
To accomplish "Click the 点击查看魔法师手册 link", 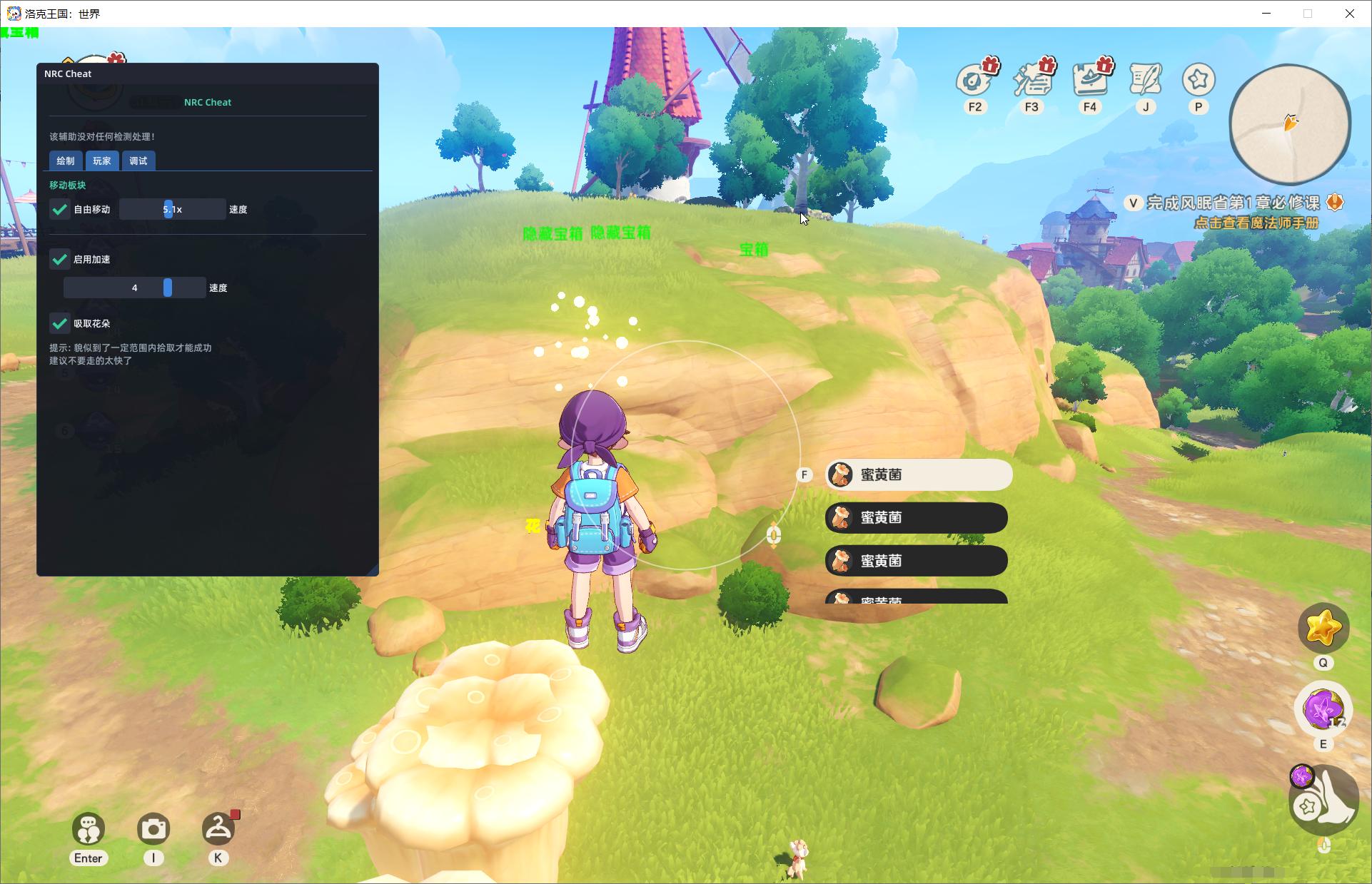I will [1256, 223].
